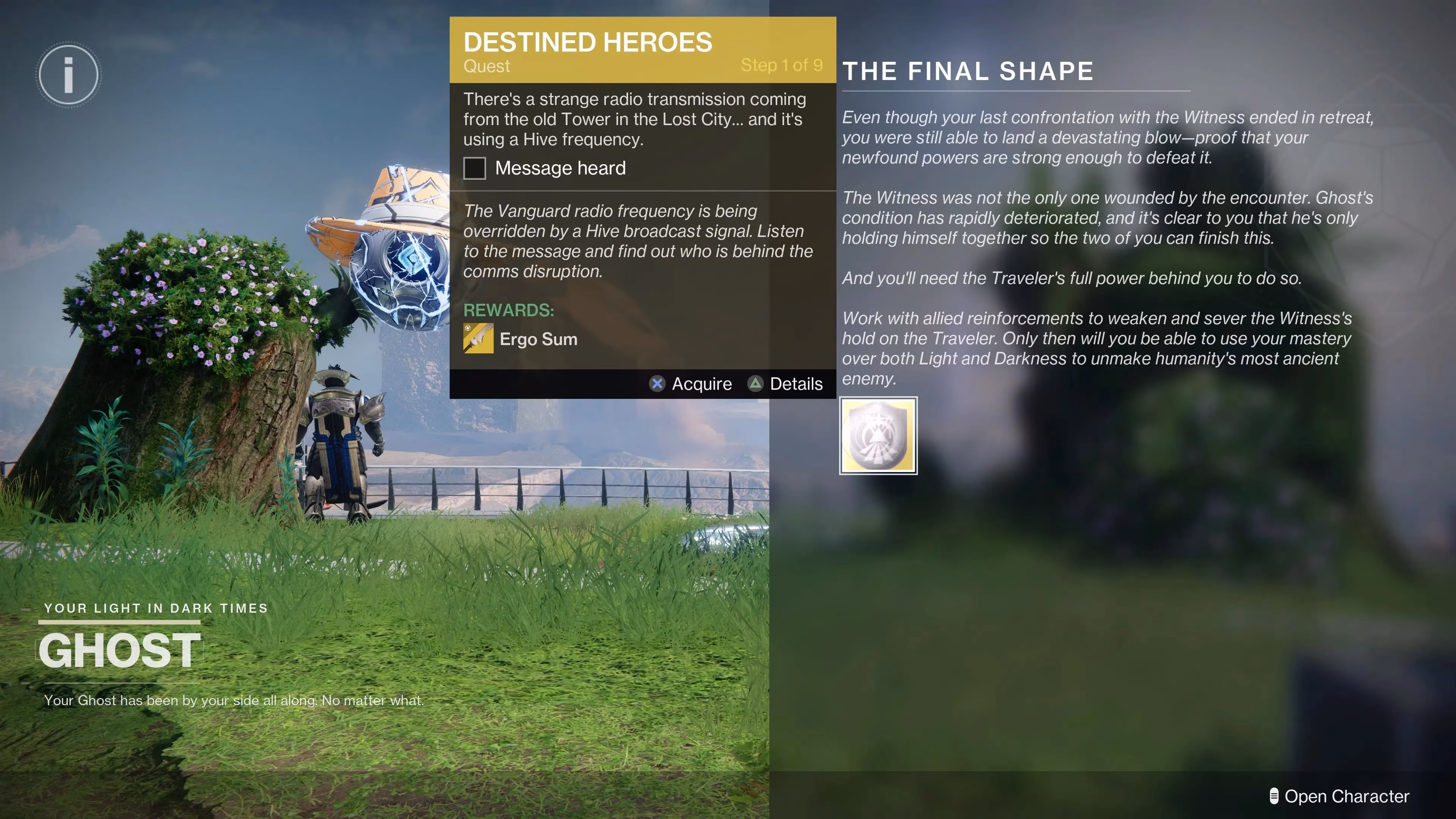Click the info icon in the top left corner

(68, 74)
